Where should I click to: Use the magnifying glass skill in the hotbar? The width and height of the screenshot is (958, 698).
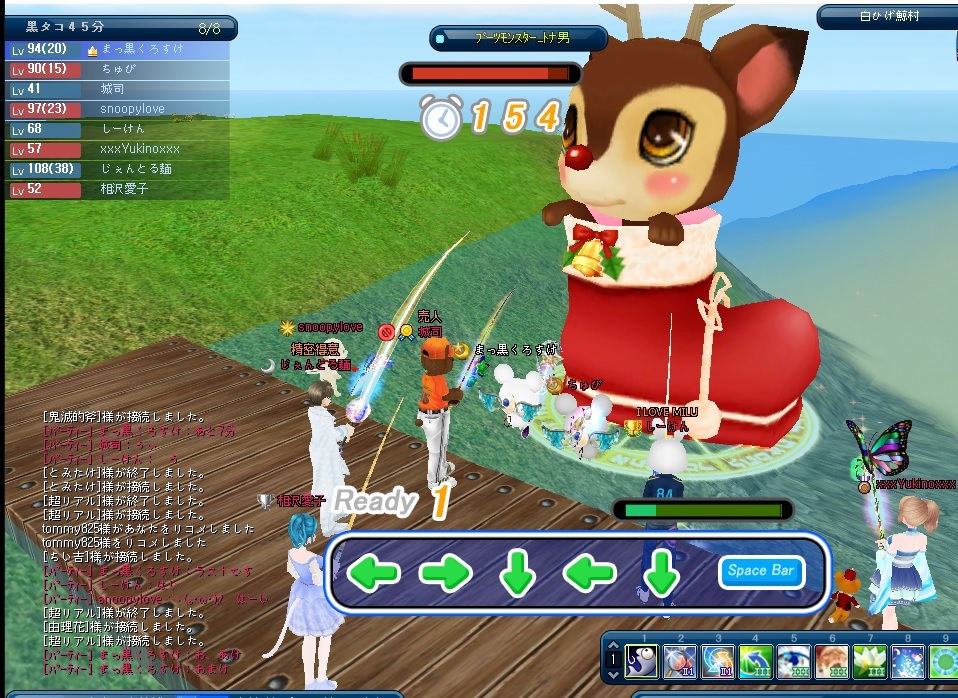679,661
